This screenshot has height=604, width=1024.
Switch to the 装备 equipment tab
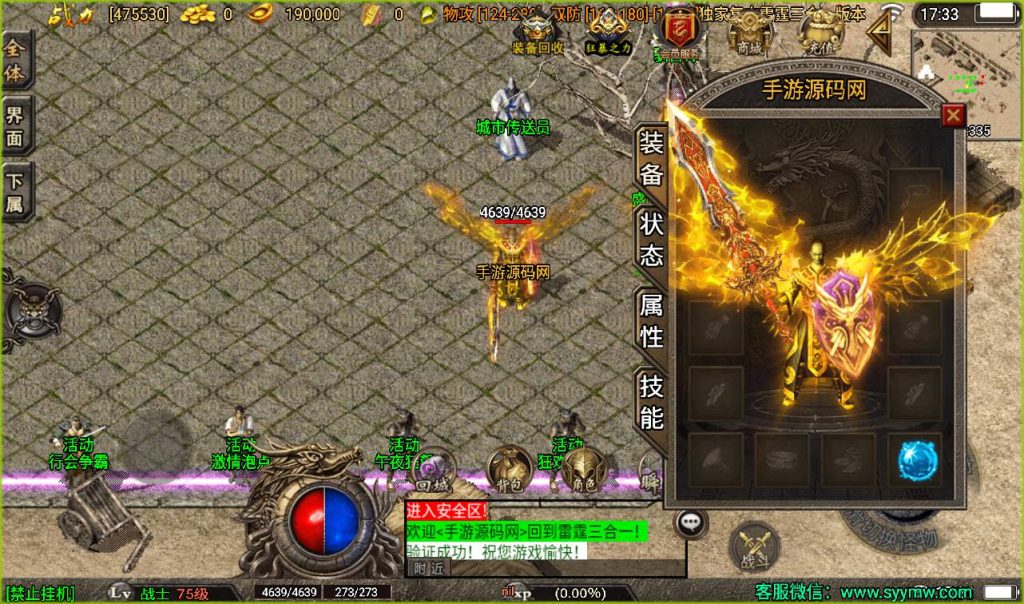pos(651,158)
